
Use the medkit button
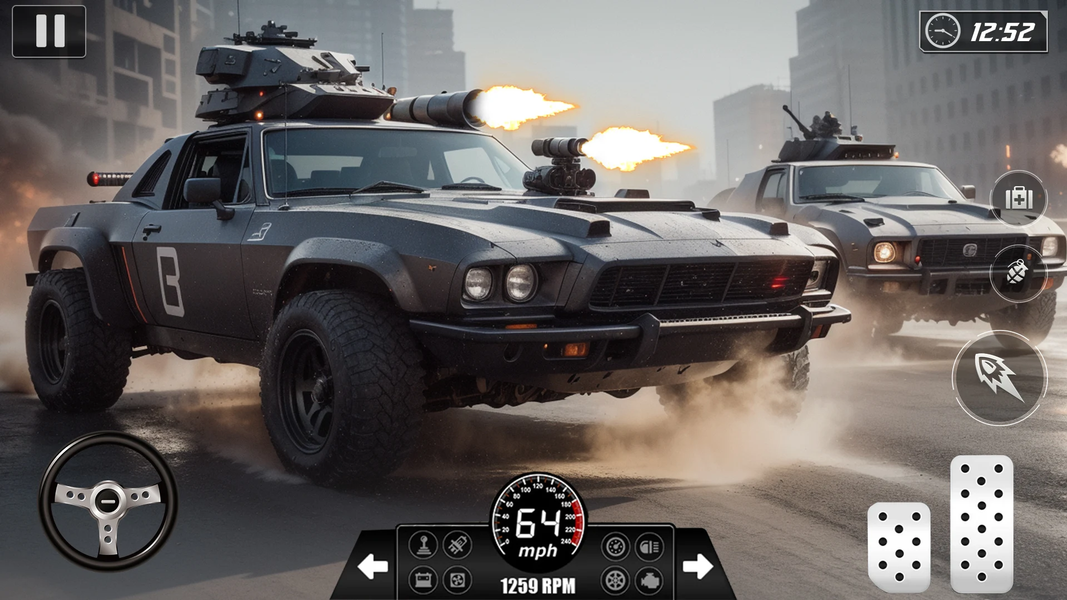(x=1018, y=197)
